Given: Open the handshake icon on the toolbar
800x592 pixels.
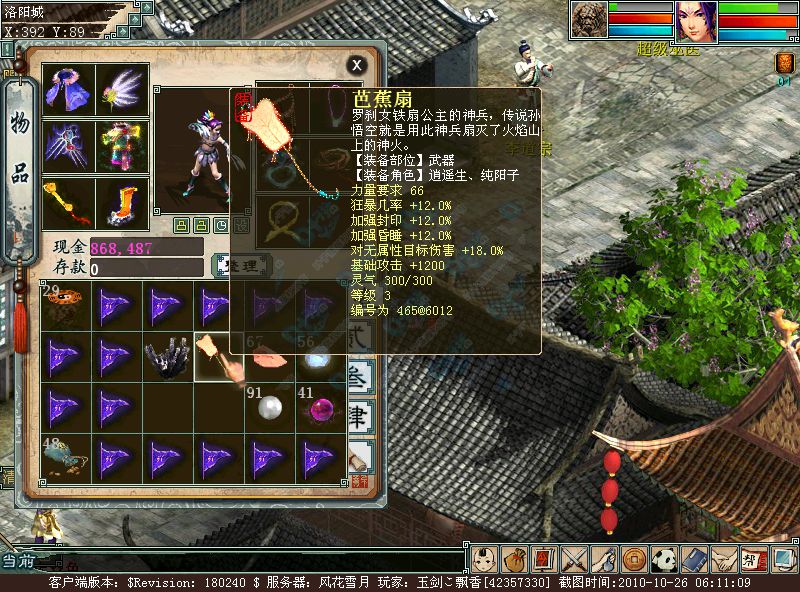Looking at the screenshot, I should [x=724, y=559].
